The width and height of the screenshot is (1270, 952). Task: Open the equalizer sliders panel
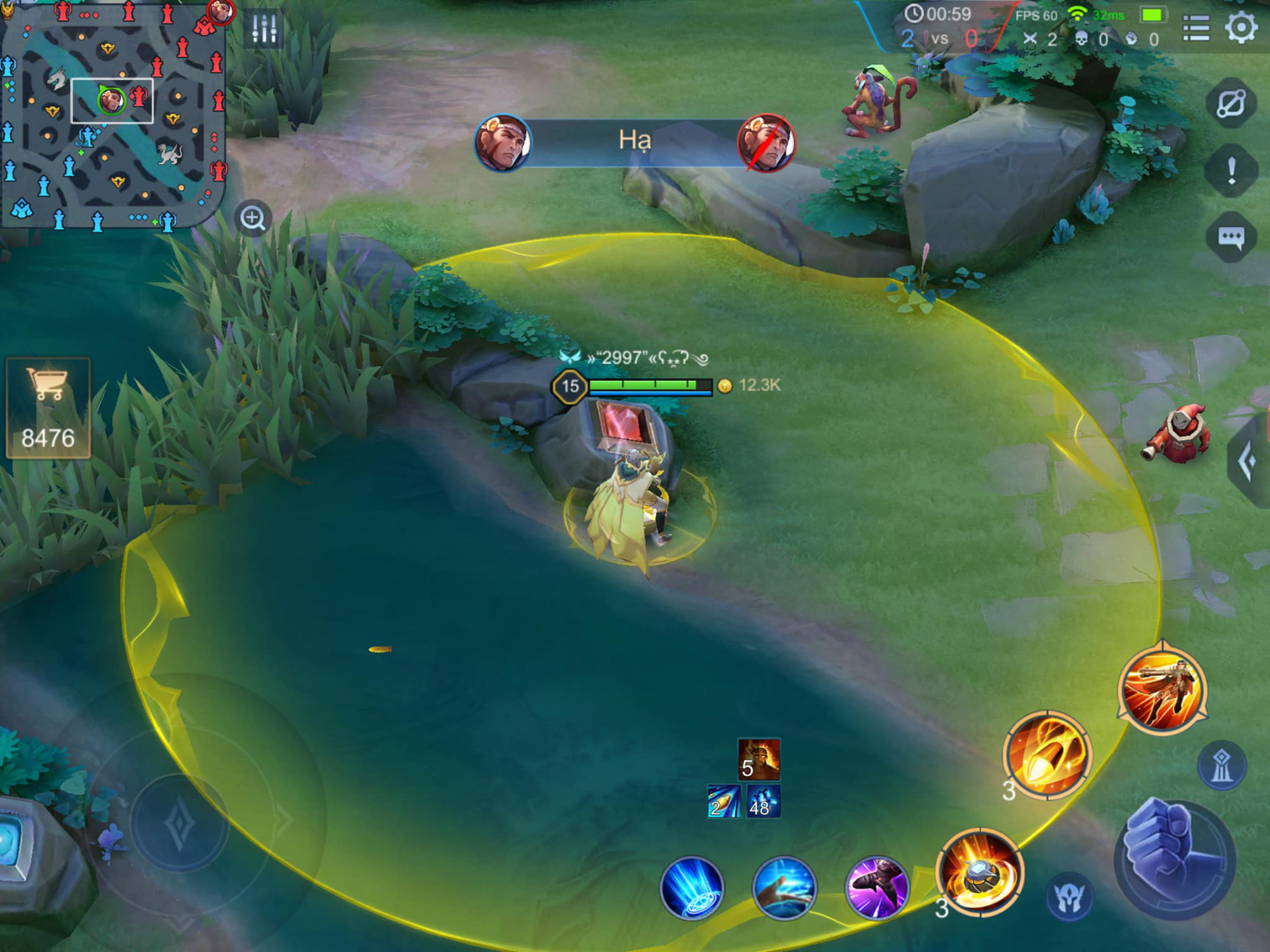(264, 29)
